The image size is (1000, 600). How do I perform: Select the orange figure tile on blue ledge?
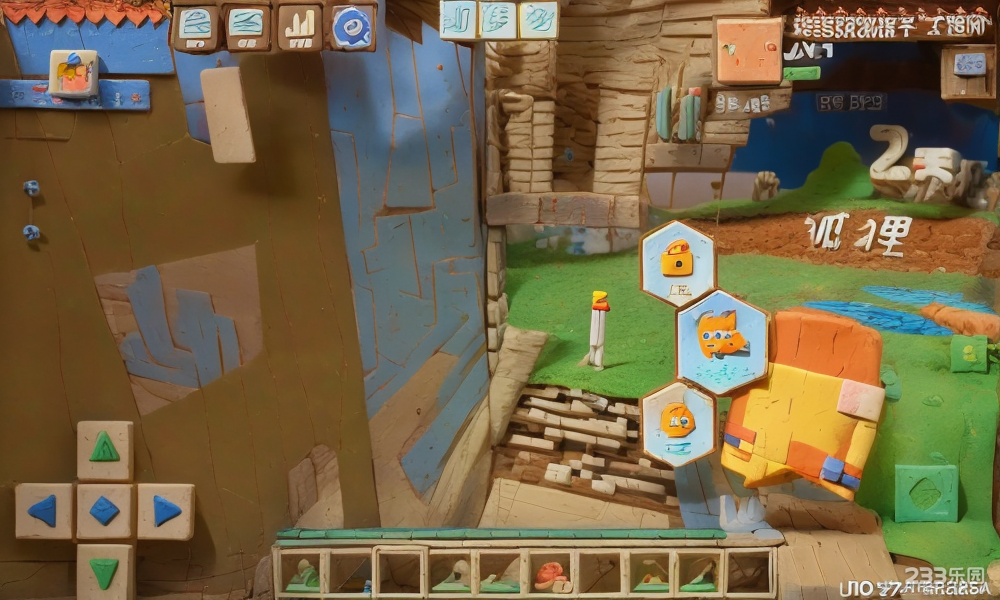coord(73,72)
